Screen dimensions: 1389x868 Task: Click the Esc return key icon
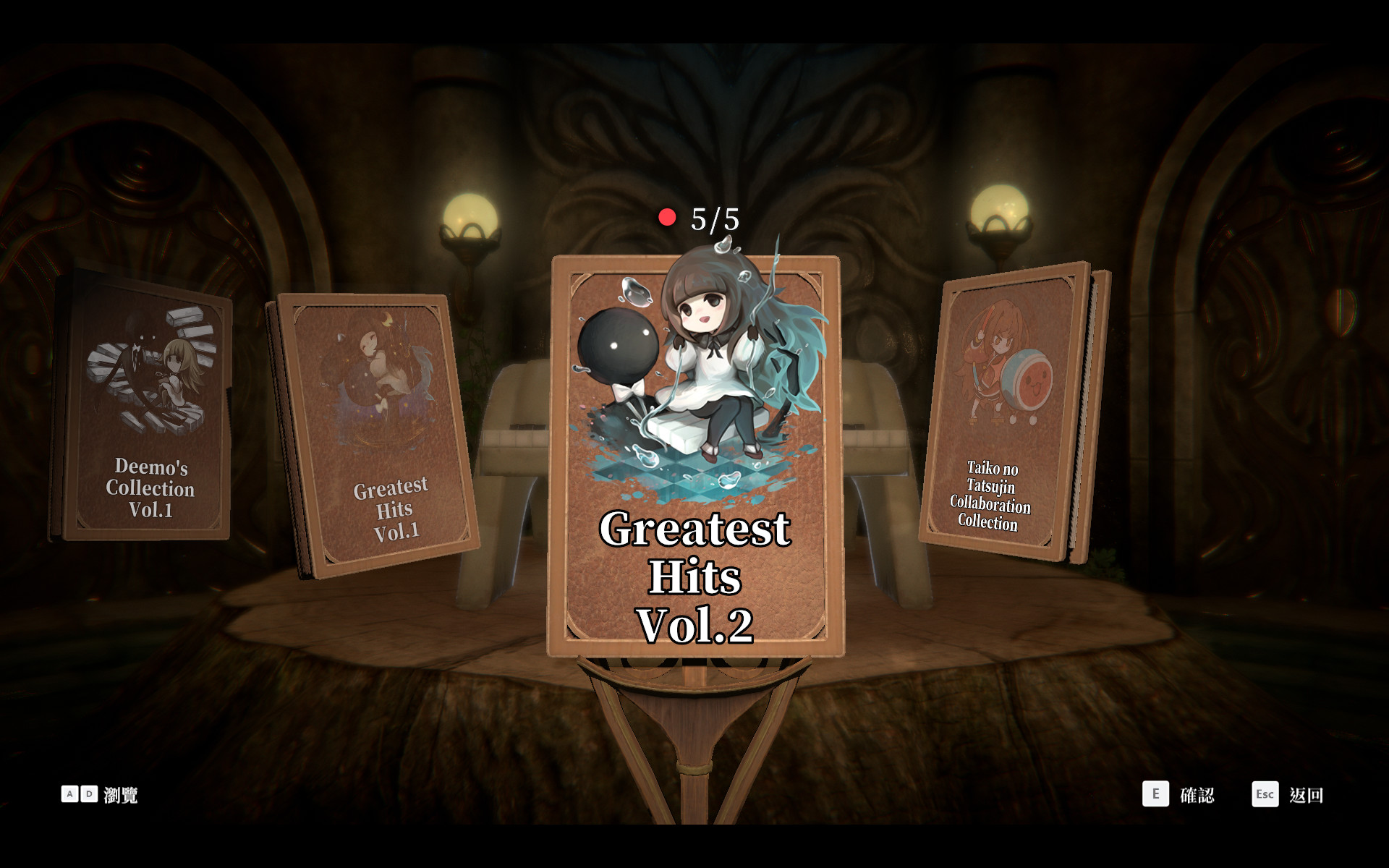coord(1265,794)
